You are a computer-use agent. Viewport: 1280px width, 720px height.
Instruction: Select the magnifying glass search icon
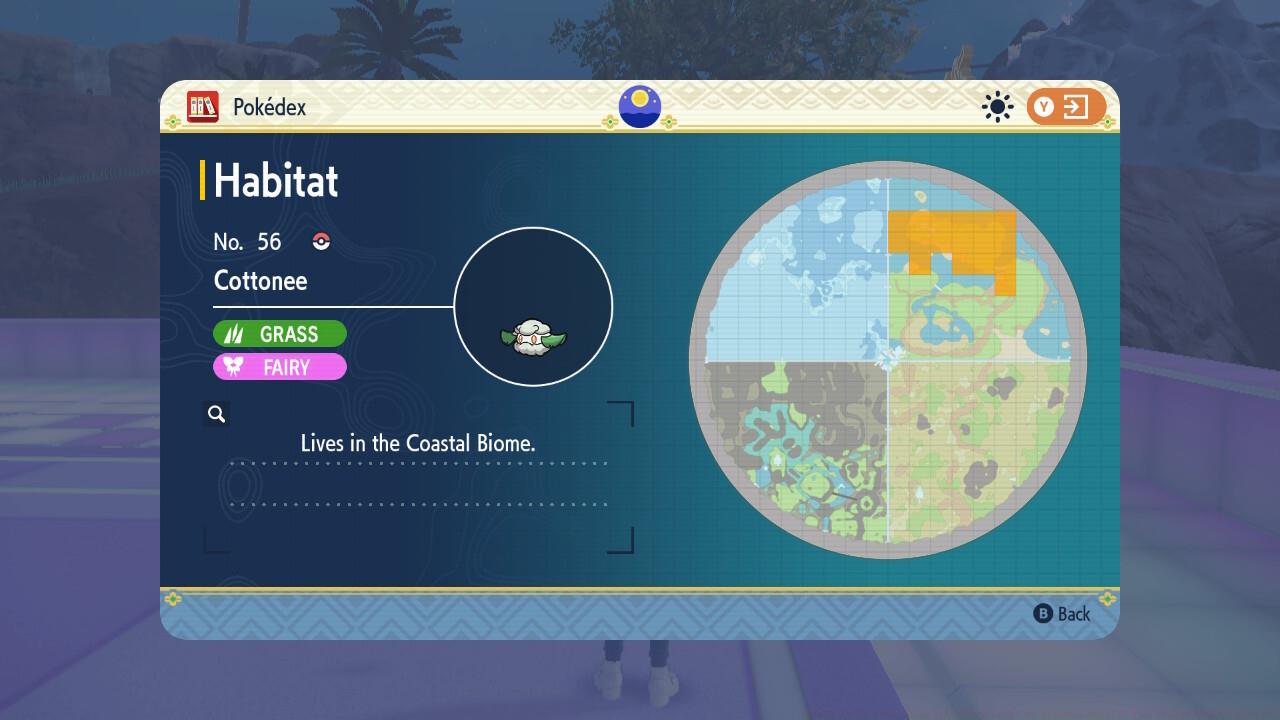point(216,413)
